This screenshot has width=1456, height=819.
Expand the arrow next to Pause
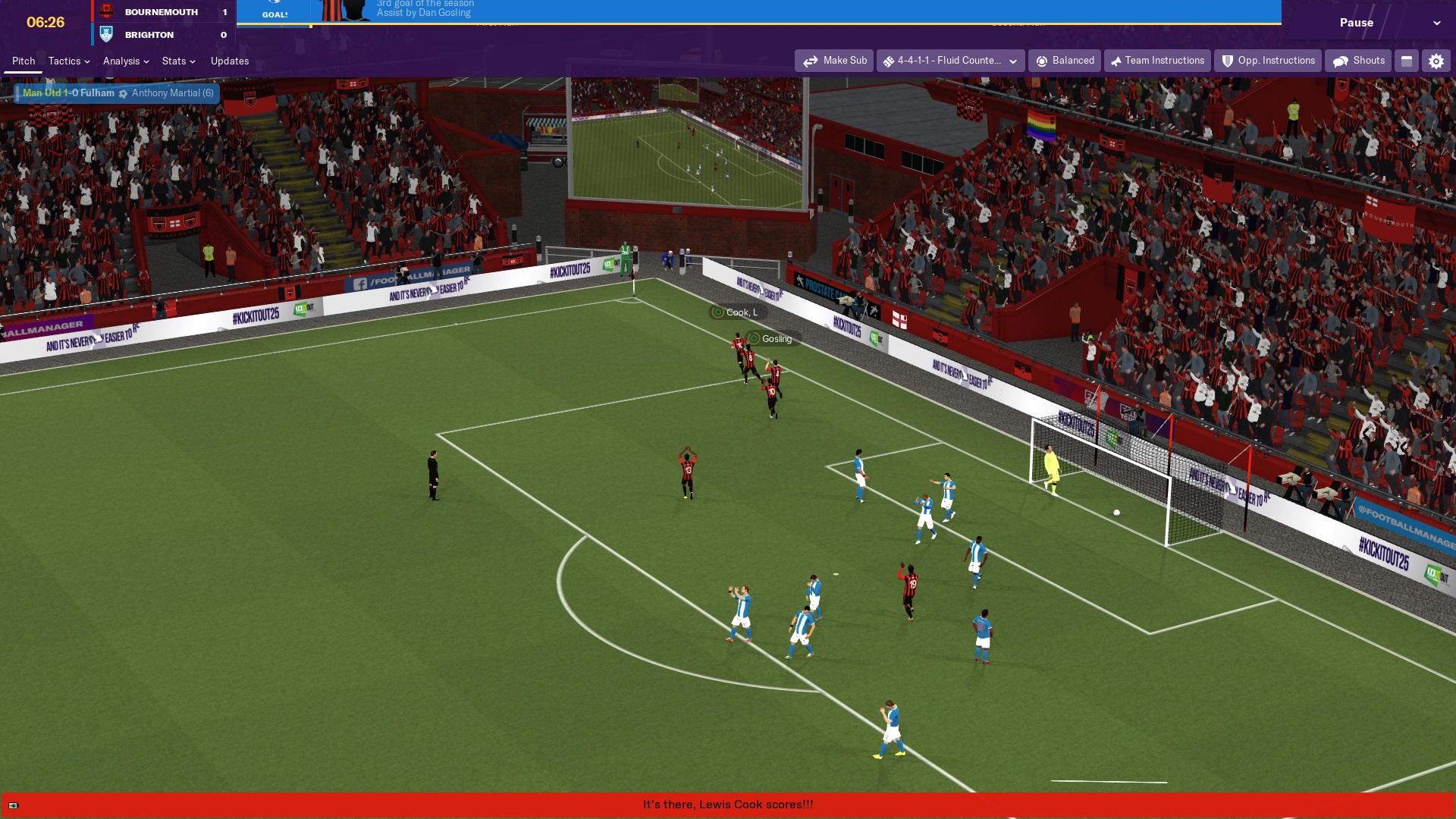click(1436, 23)
